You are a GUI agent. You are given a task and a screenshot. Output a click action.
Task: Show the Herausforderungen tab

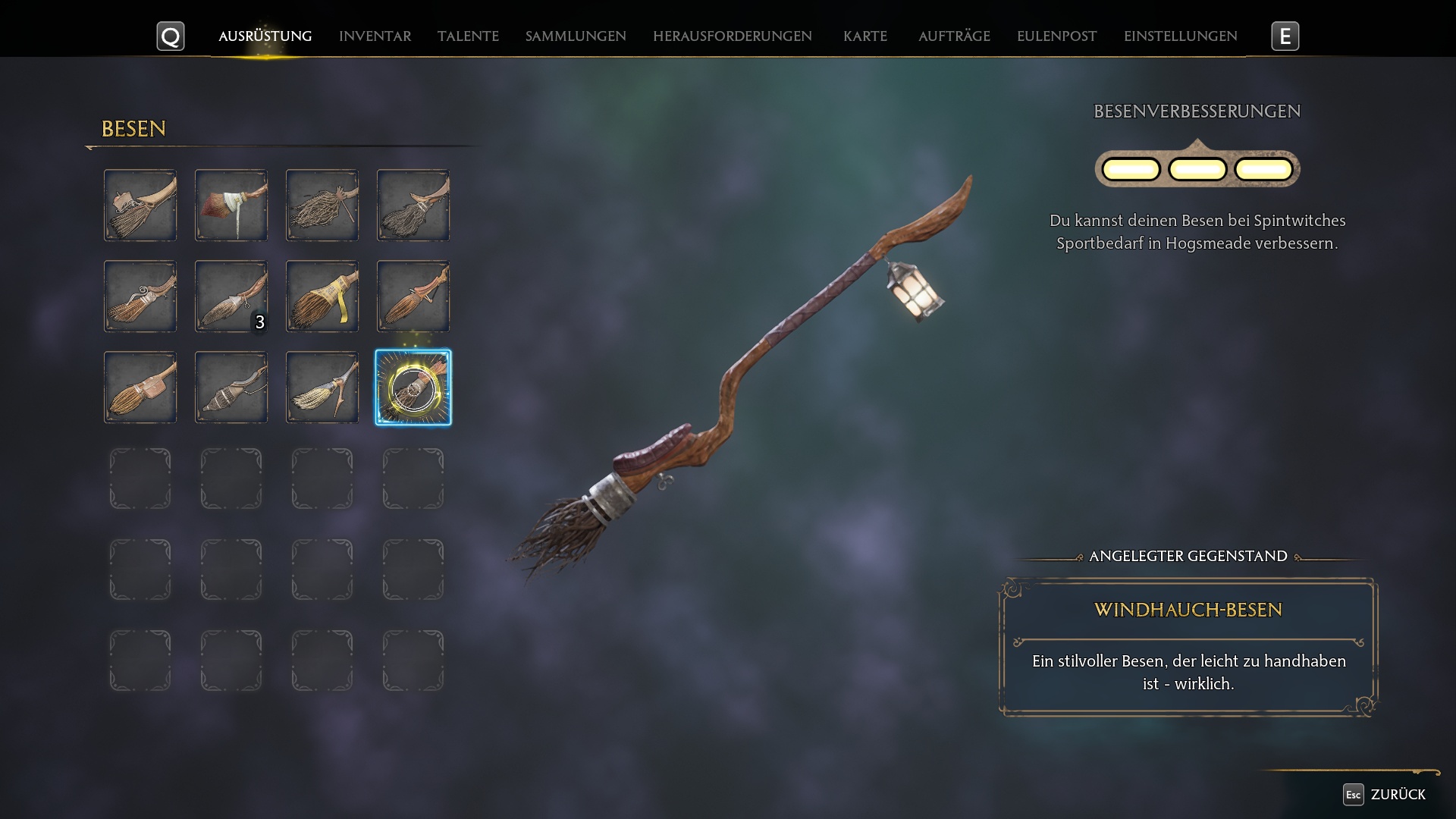coord(732,36)
